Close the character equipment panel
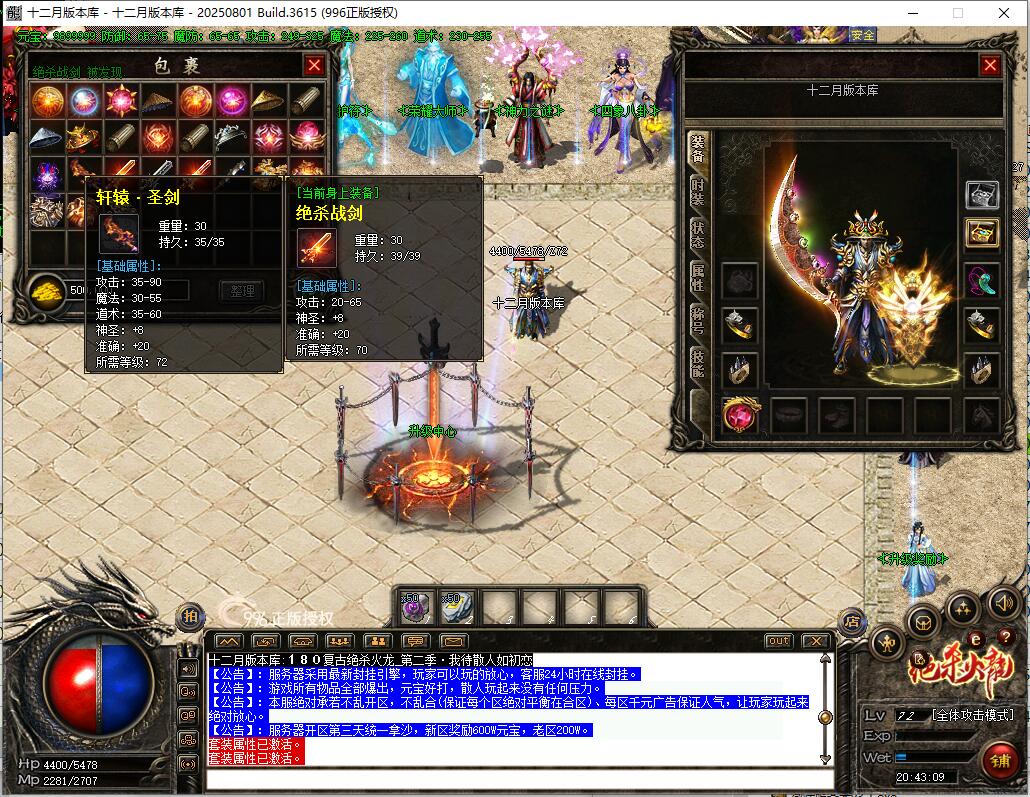1030x797 pixels. coord(990,66)
